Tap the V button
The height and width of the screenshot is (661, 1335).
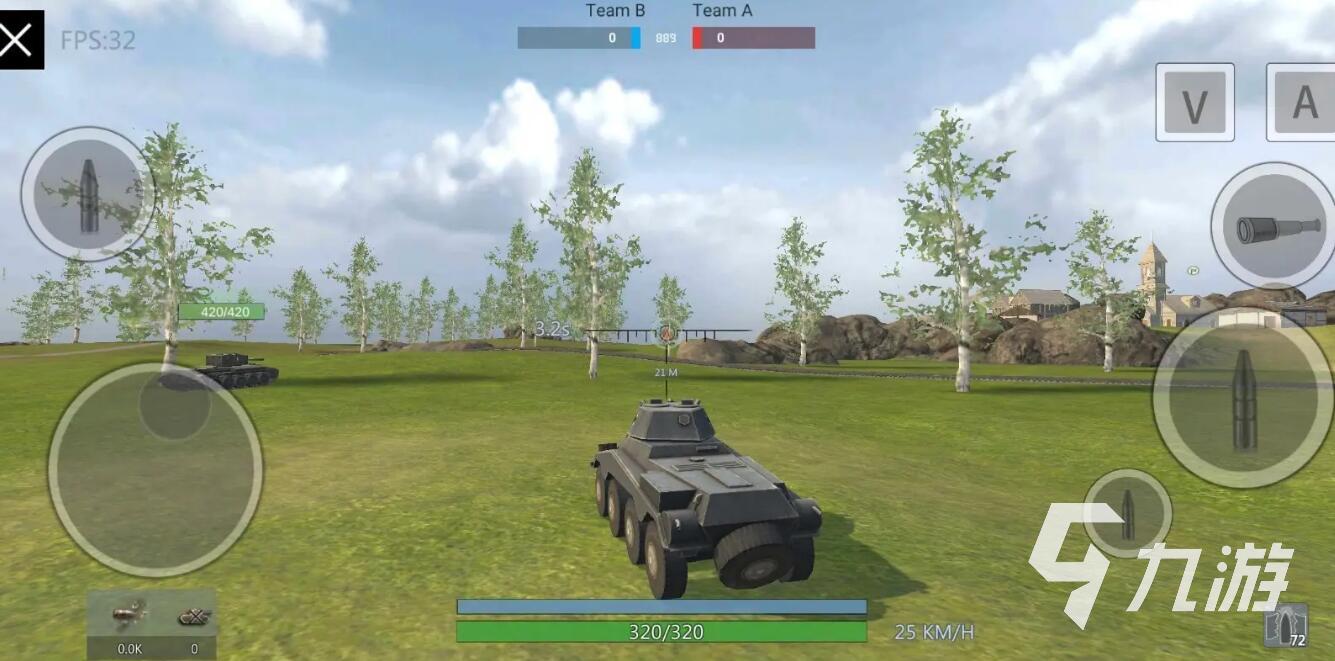[1195, 102]
